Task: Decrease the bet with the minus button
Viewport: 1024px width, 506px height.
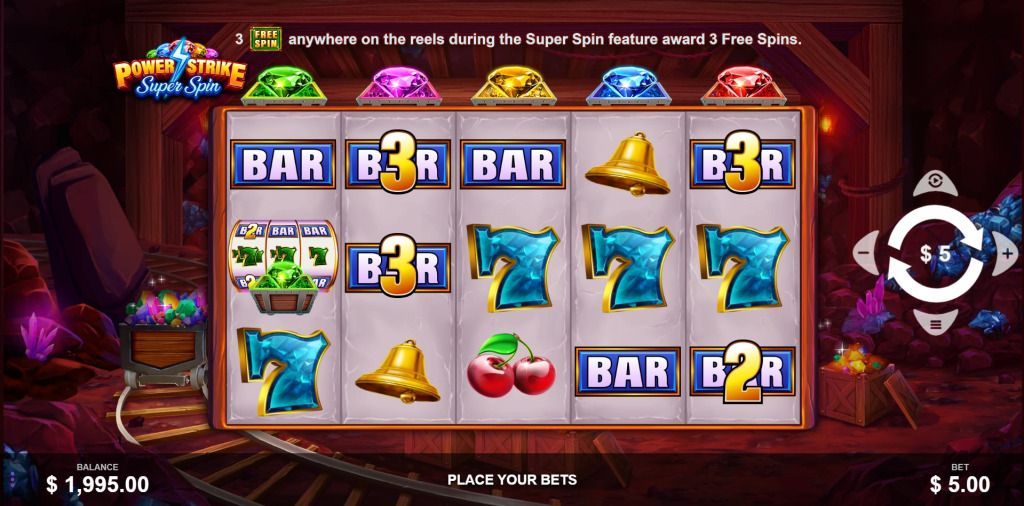Action: pyautogui.click(x=863, y=254)
